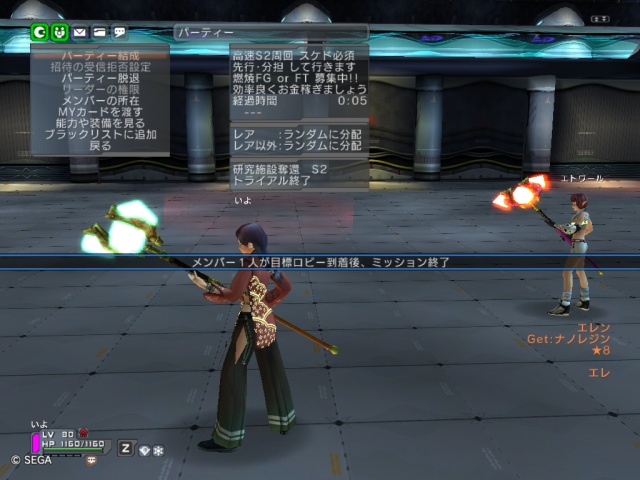Choose MYカードを渡す to give card
This screenshot has height=480, width=640.
pyautogui.click(x=99, y=111)
